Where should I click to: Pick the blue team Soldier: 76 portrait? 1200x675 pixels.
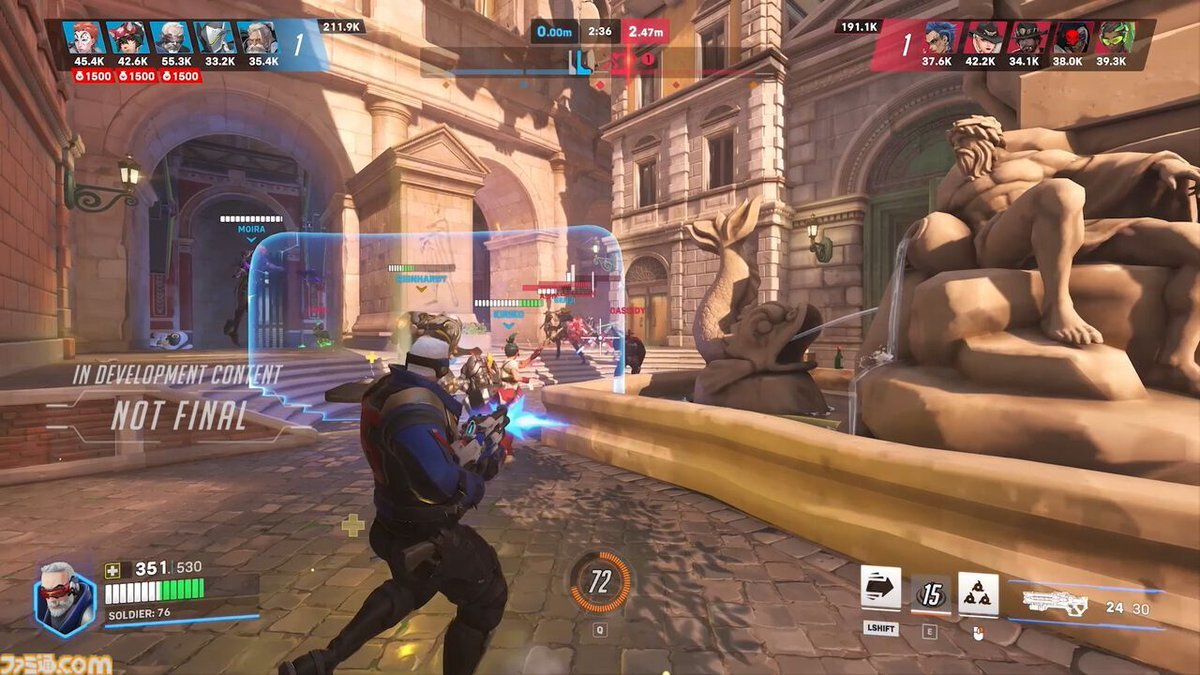[x=171, y=37]
